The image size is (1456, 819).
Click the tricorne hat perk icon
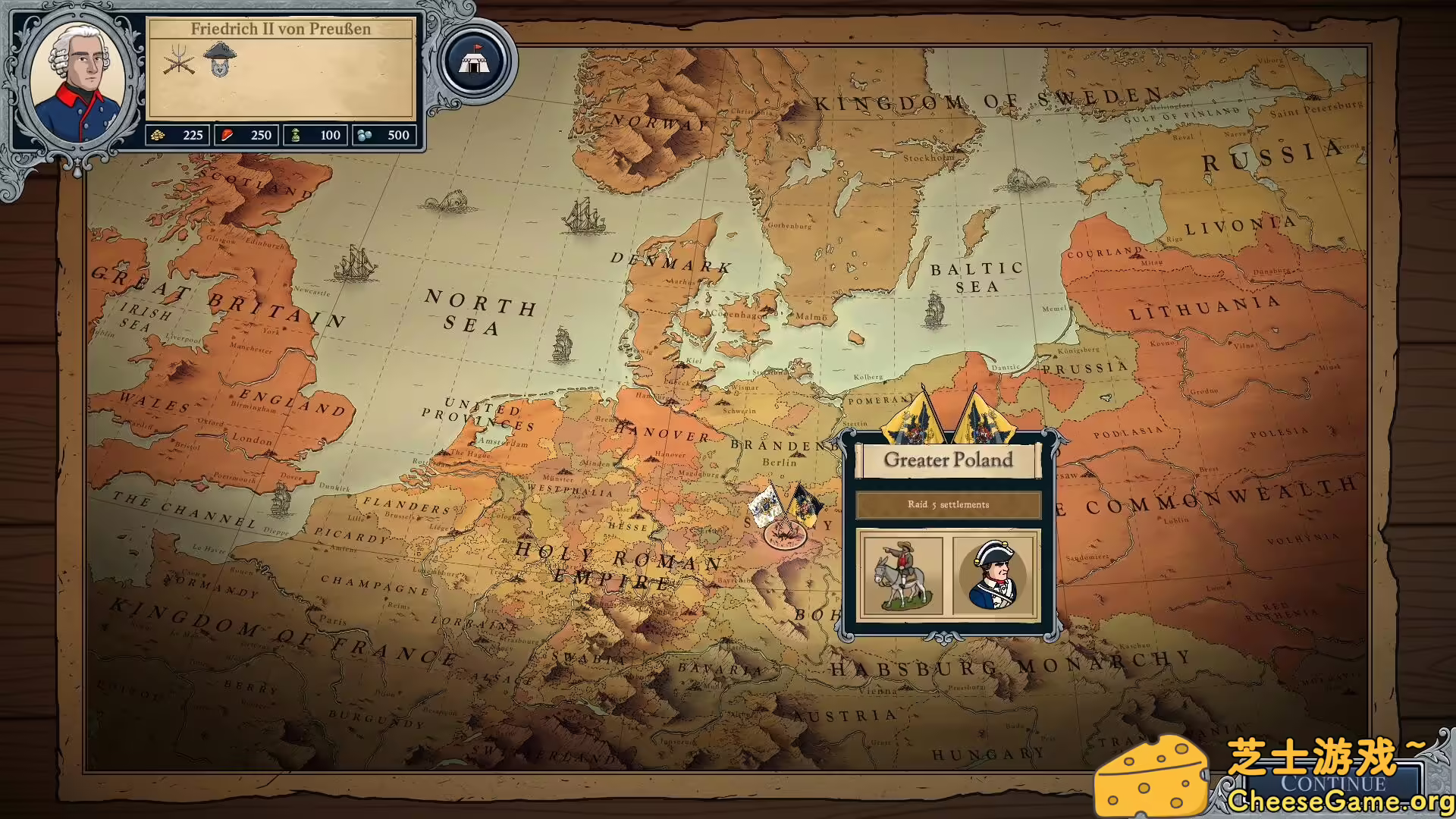point(220,58)
